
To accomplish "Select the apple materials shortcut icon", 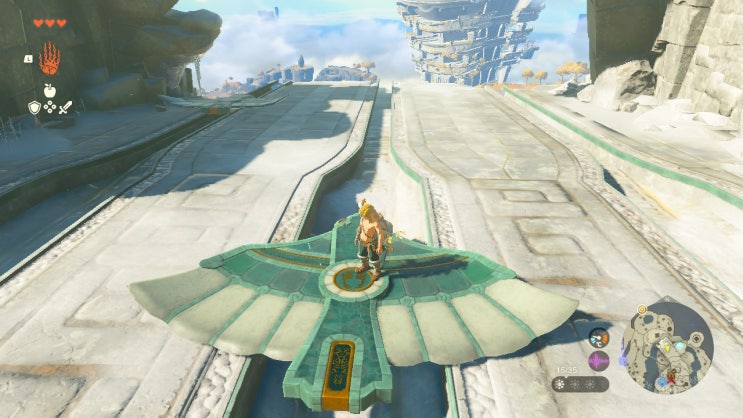I will (x=48, y=91).
